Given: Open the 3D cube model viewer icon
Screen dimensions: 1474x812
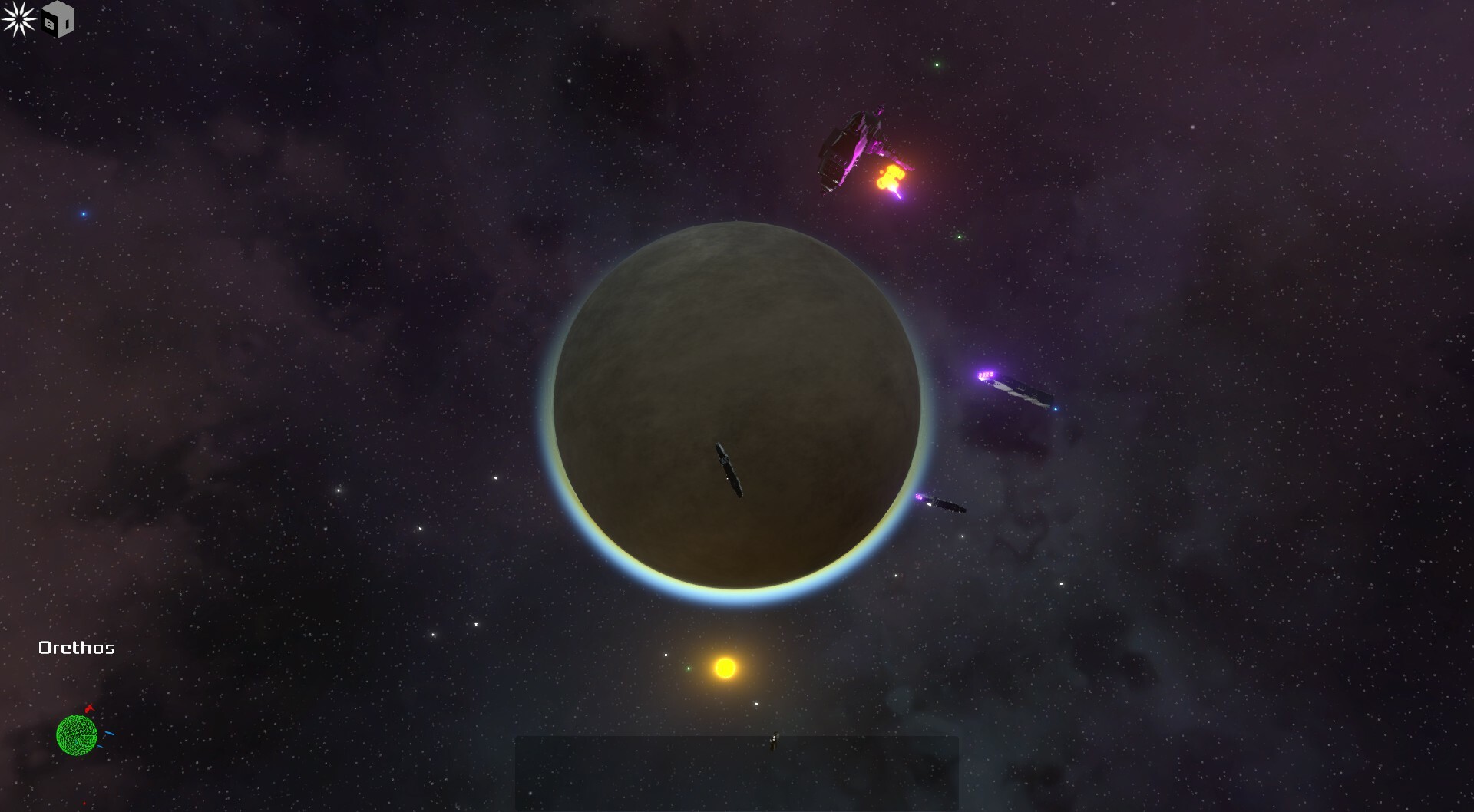Looking at the screenshot, I should coord(58,19).
